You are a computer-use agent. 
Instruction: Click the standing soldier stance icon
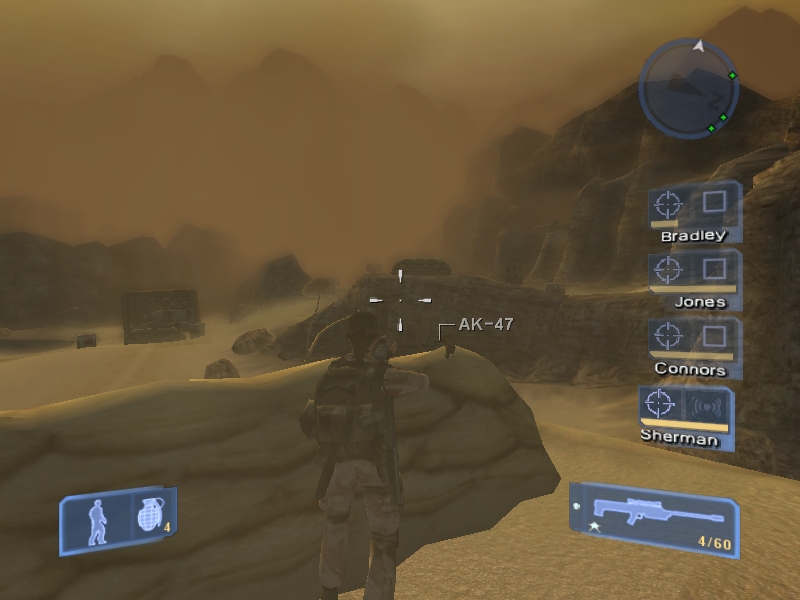point(99,521)
